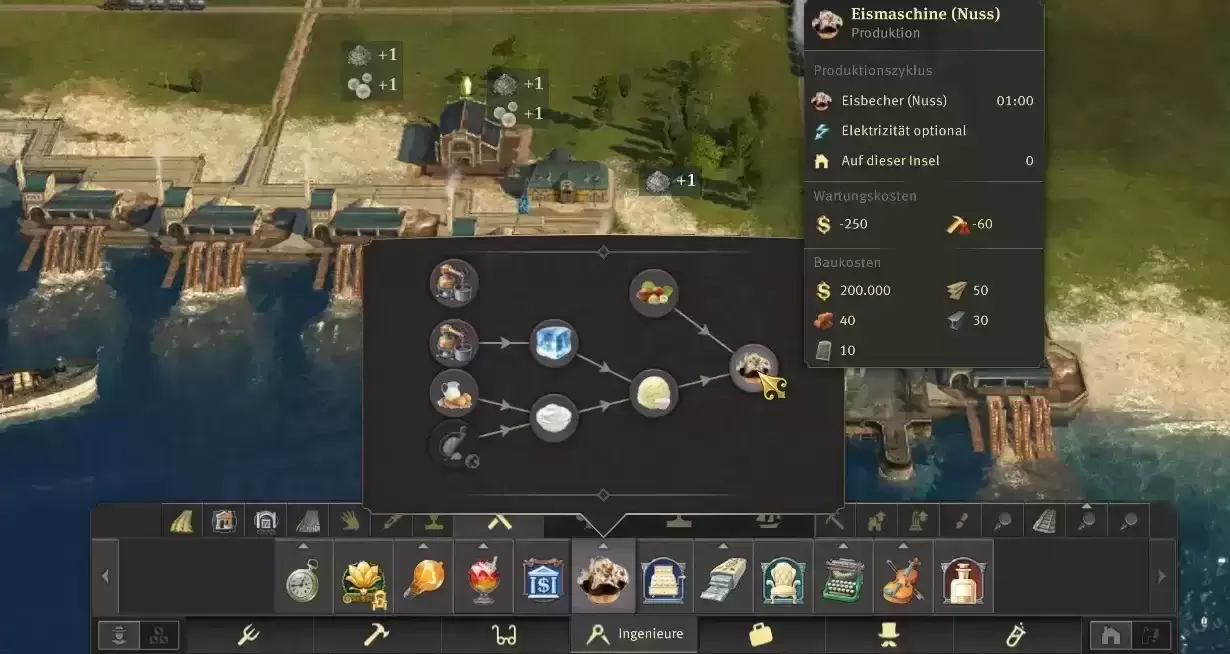Switch to the top hat investors tab
This screenshot has height=654, width=1230.
889,634
